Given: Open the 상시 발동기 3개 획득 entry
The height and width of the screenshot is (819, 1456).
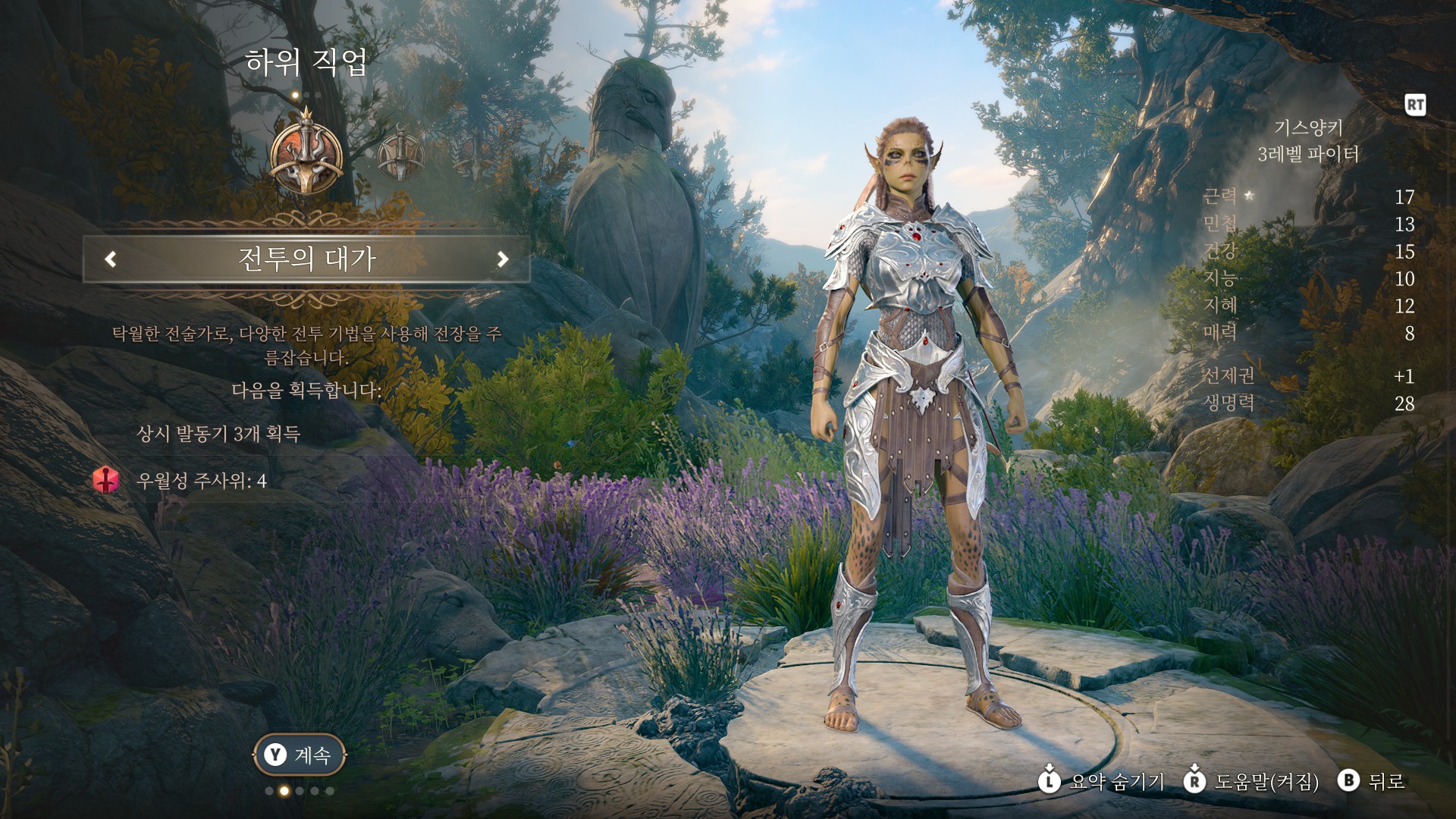Looking at the screenshot, I should 218,434.
